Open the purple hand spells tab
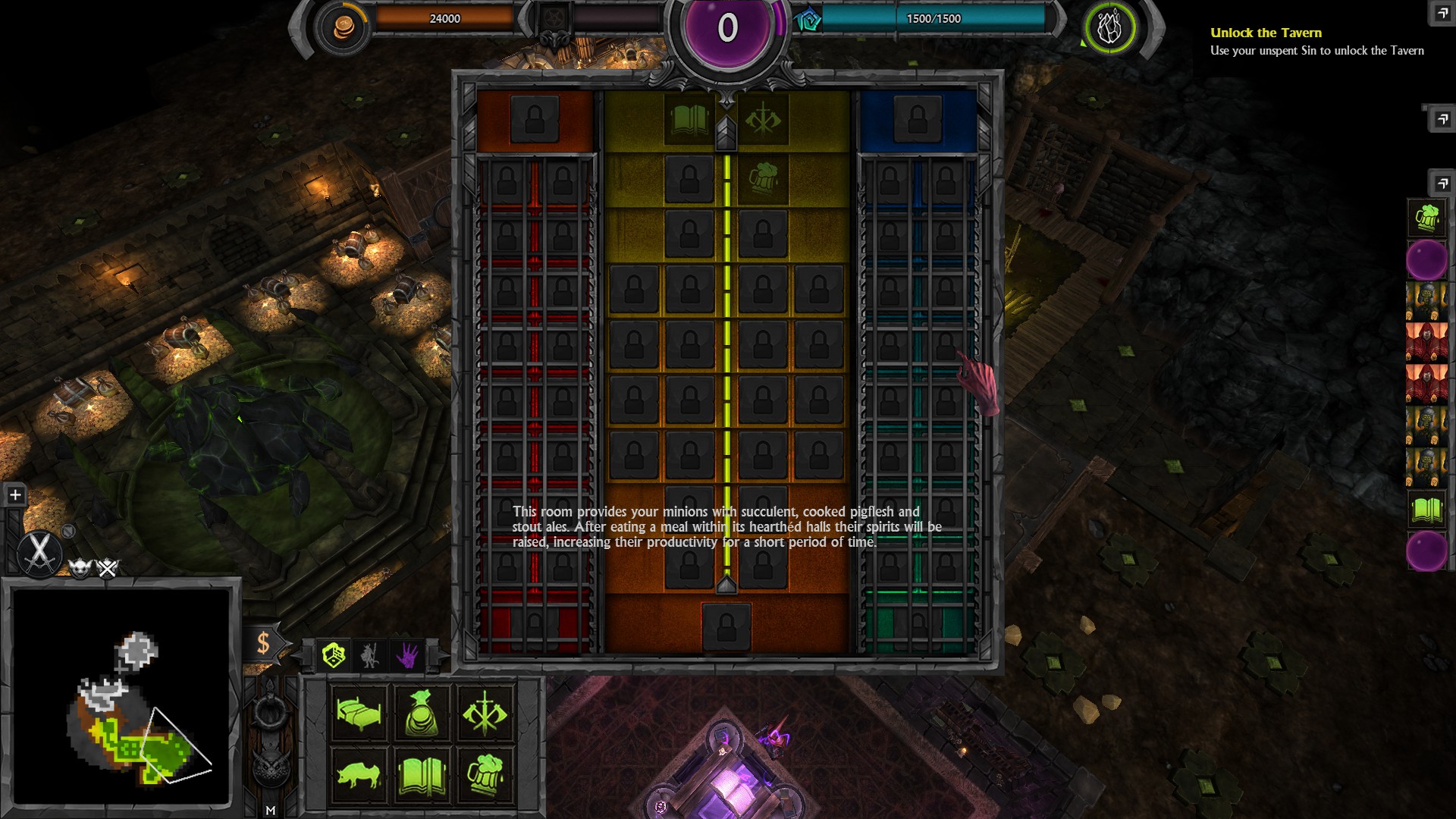 coord(407,655)
